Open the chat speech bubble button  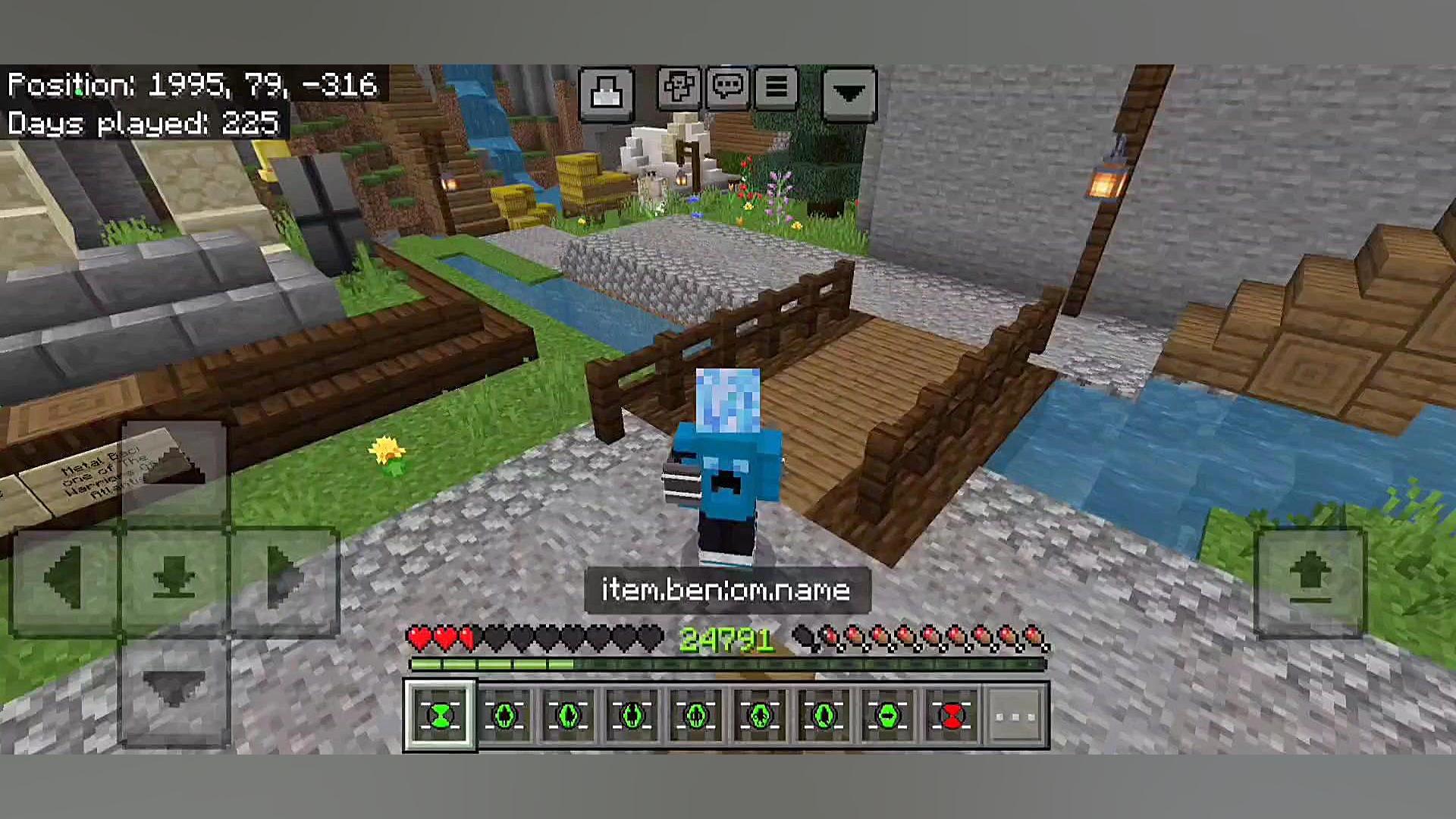tap(727, 88)
